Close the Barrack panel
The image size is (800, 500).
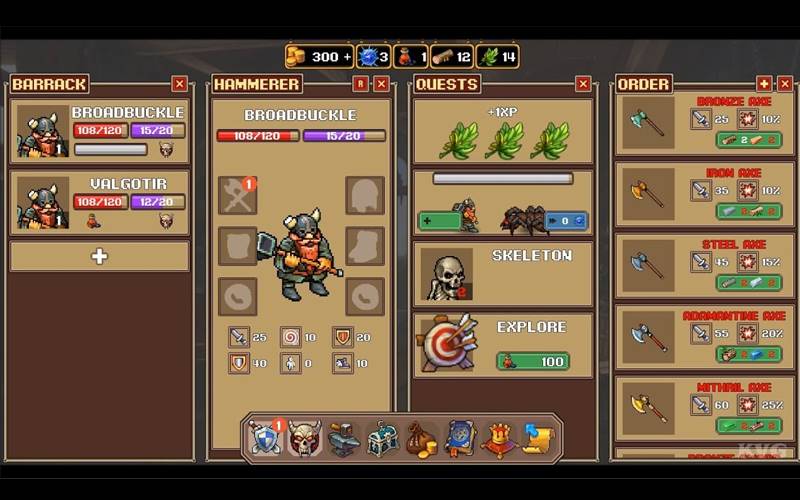click(x=180, y=84)
